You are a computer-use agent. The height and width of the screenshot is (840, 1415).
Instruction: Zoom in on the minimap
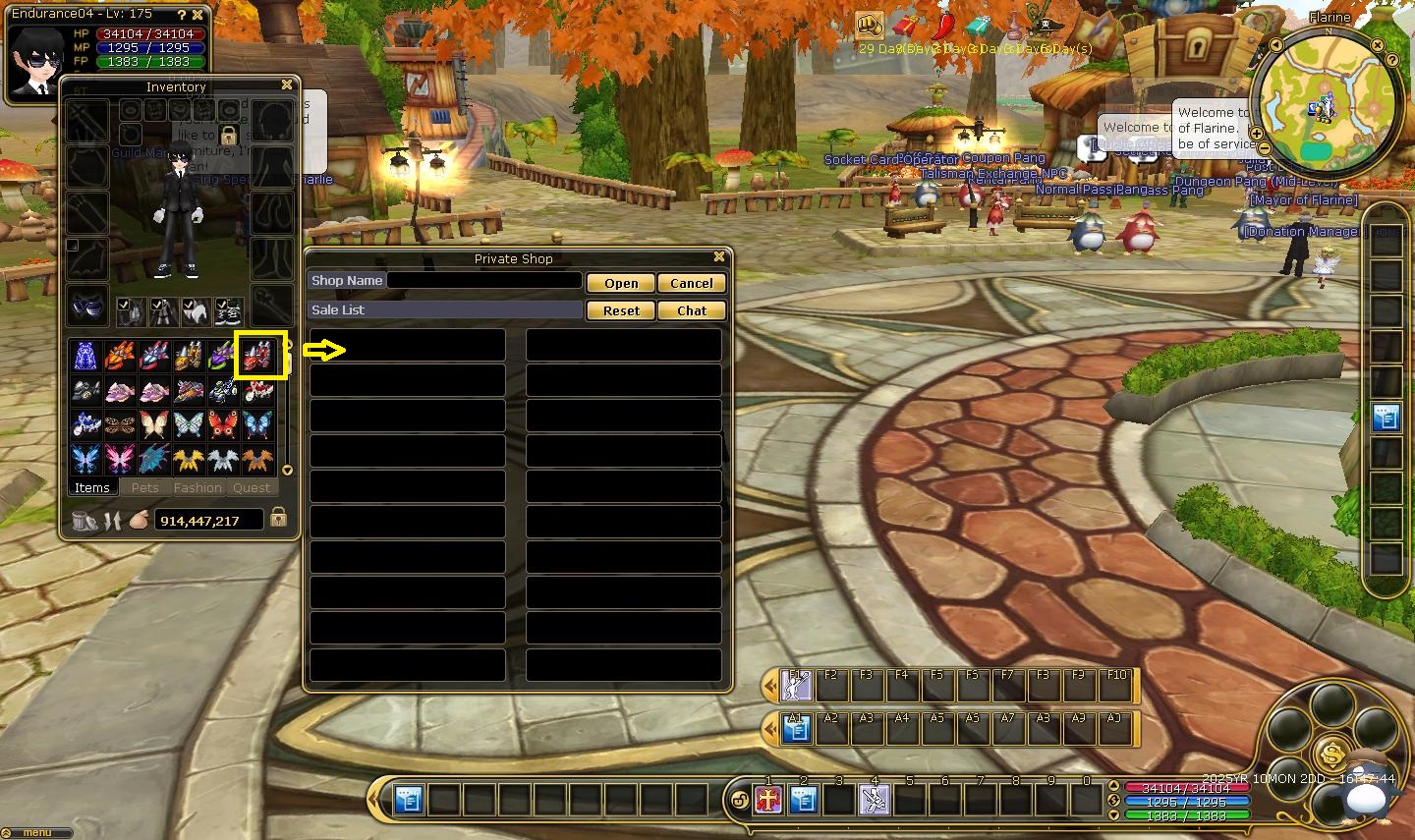1257,134
